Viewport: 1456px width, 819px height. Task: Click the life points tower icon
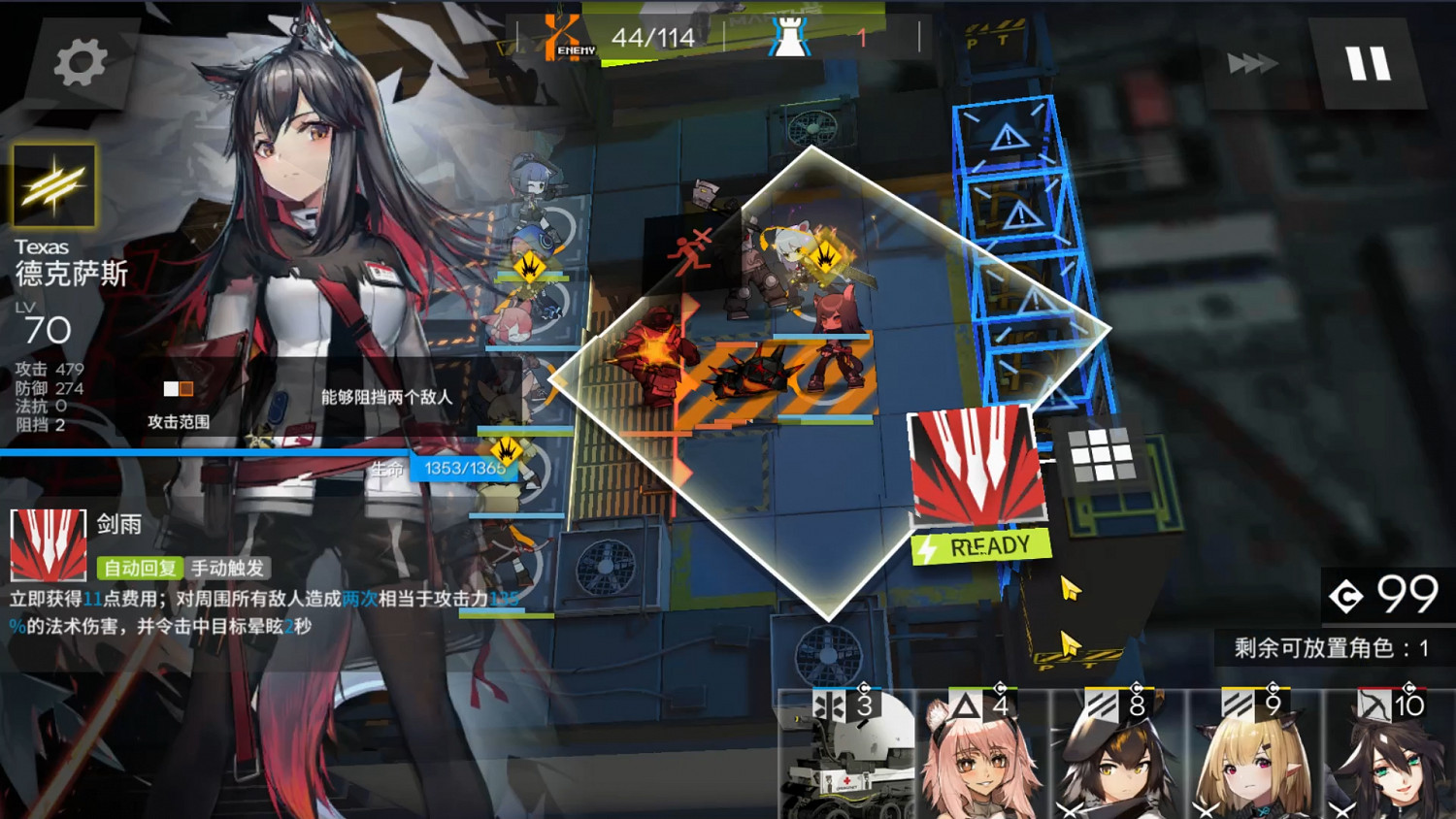(788, 37)
